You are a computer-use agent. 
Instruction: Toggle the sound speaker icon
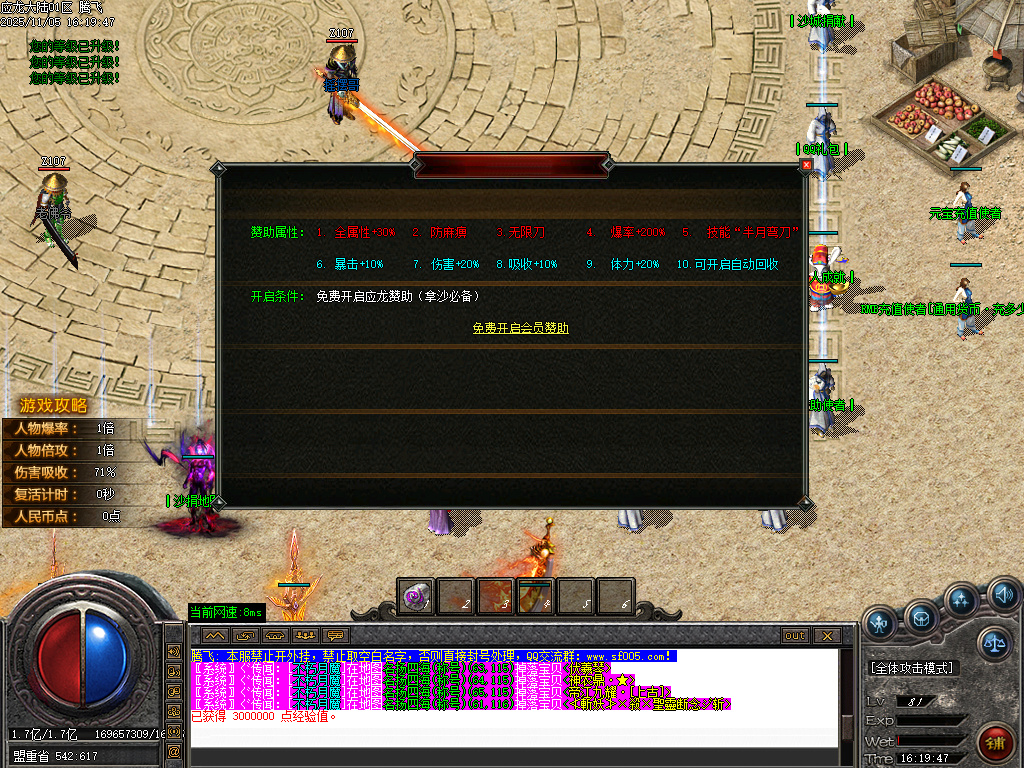point(1003,597)
